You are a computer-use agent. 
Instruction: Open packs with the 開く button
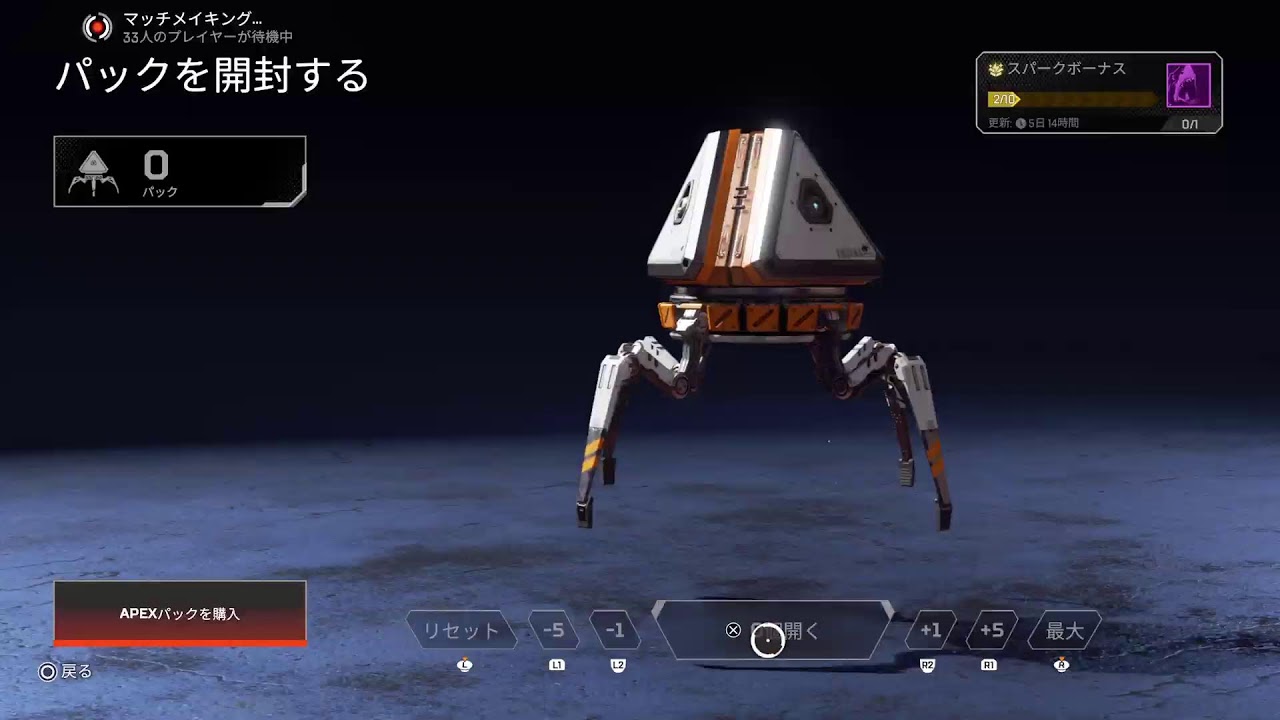click(x=770, y=629)
